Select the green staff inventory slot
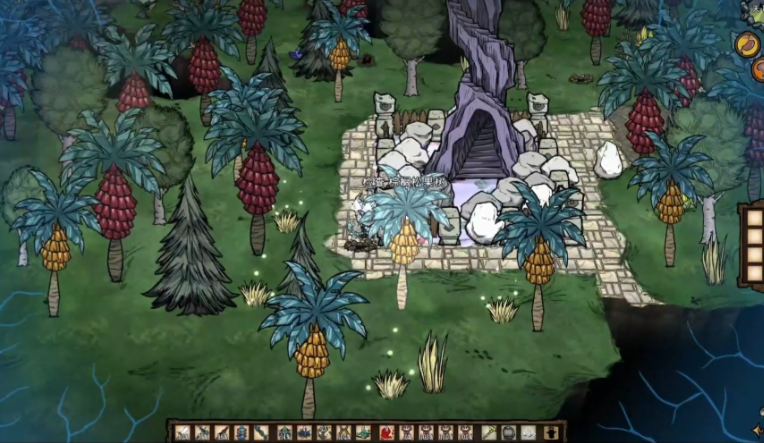Screen dimensions: 764x443 click(488, 432)
